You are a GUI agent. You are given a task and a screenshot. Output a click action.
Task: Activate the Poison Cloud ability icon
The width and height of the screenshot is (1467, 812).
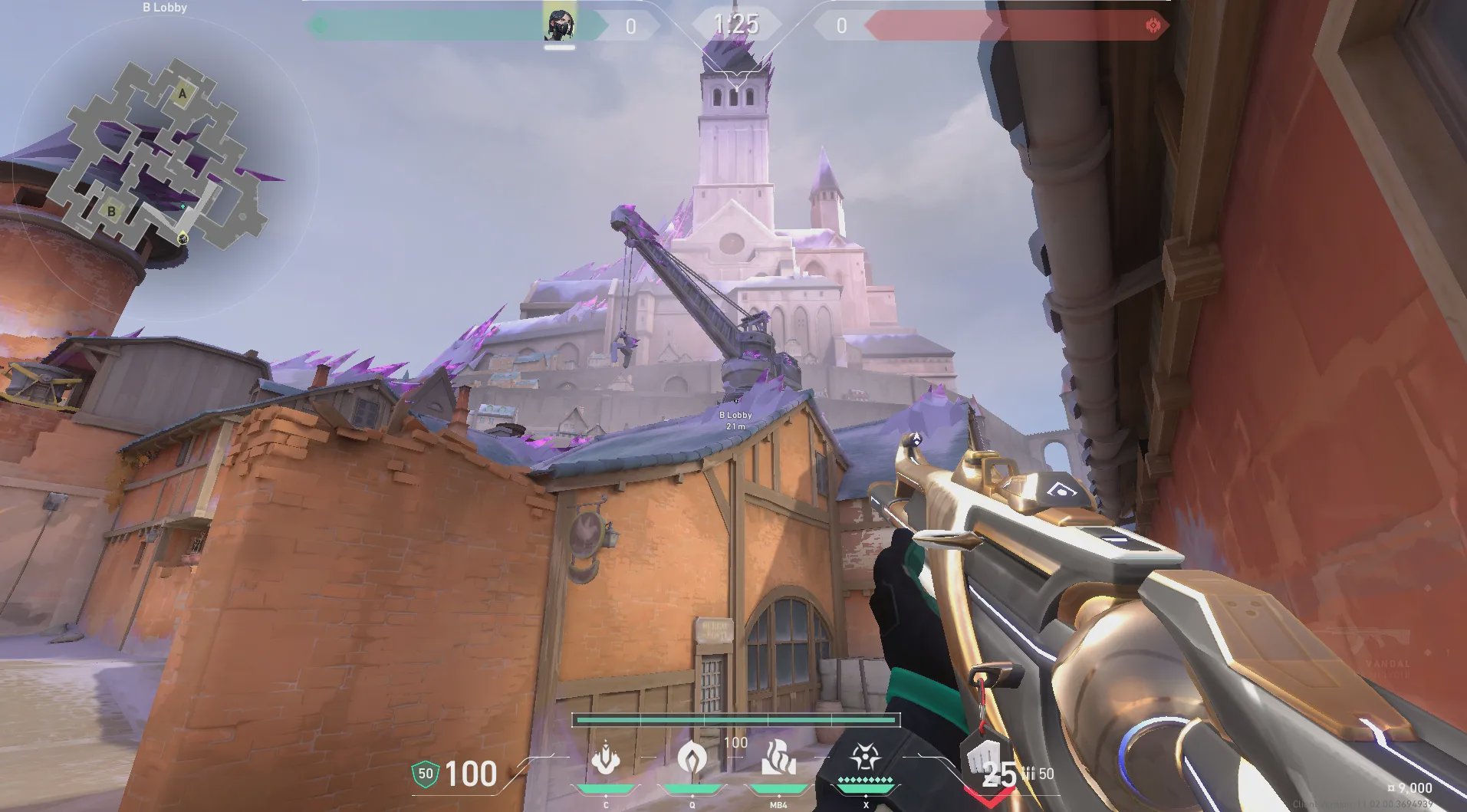tap(692, 759)
